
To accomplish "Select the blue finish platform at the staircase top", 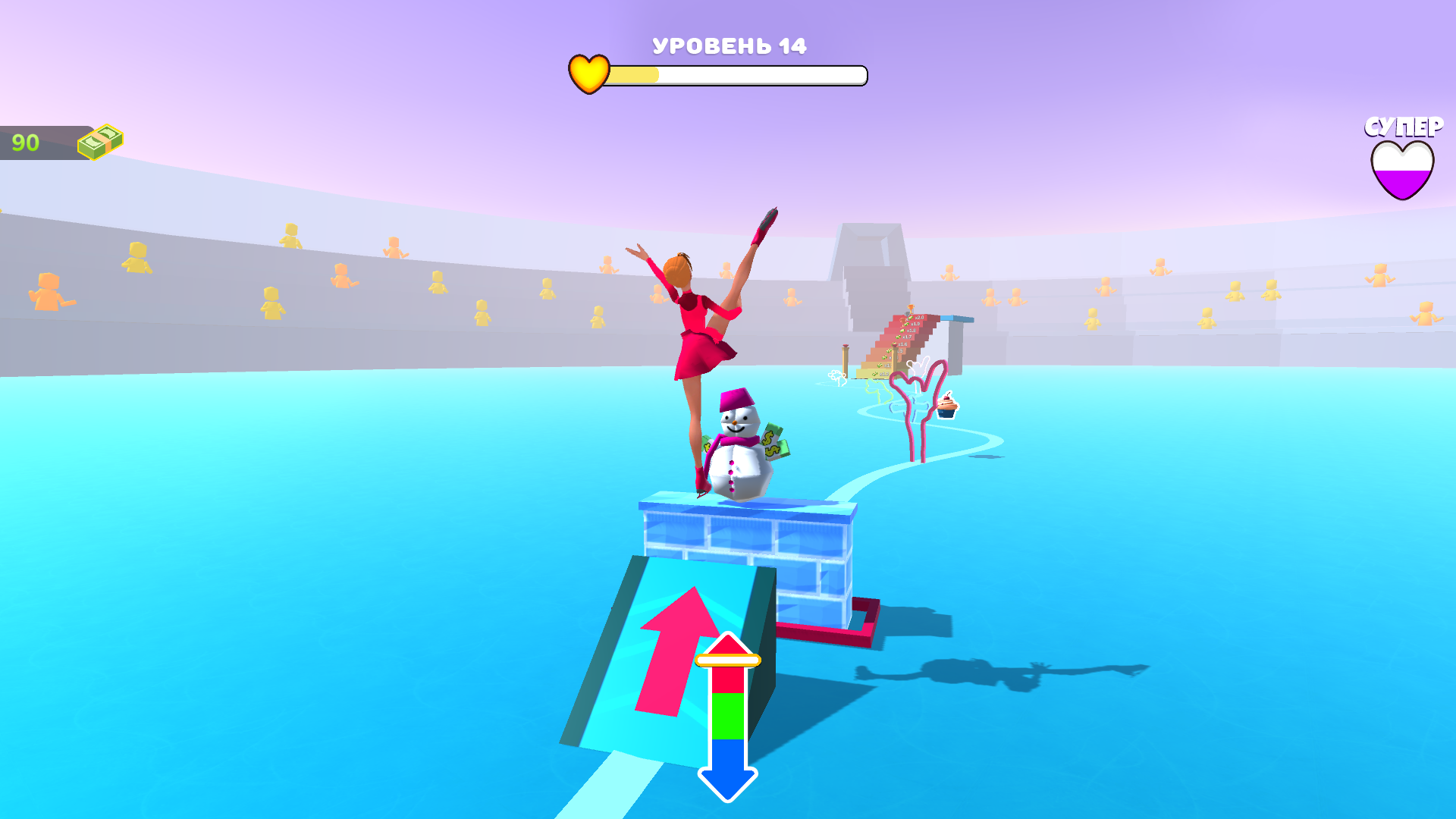I will coord(954,317).
